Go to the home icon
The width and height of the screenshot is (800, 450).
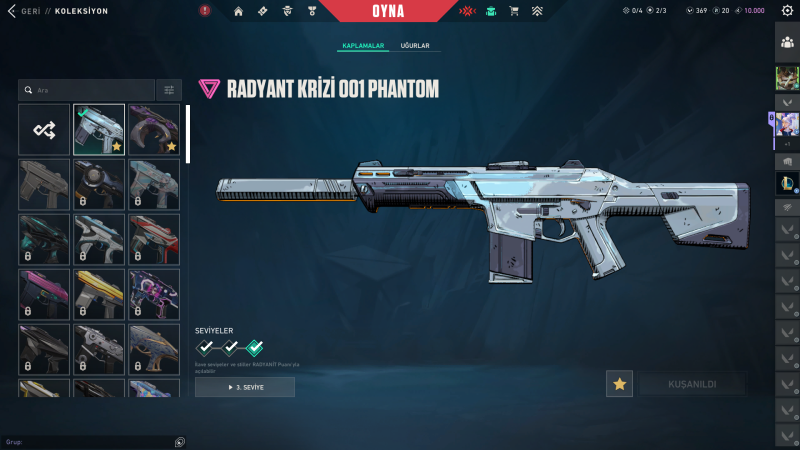(x=239, y=11)
